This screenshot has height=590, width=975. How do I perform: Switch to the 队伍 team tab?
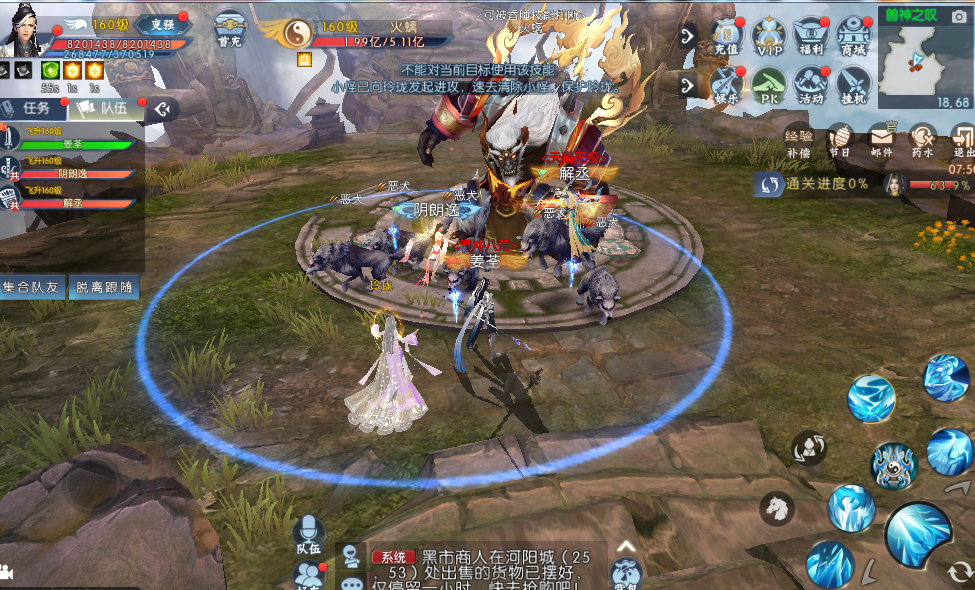tap(101, 108)
